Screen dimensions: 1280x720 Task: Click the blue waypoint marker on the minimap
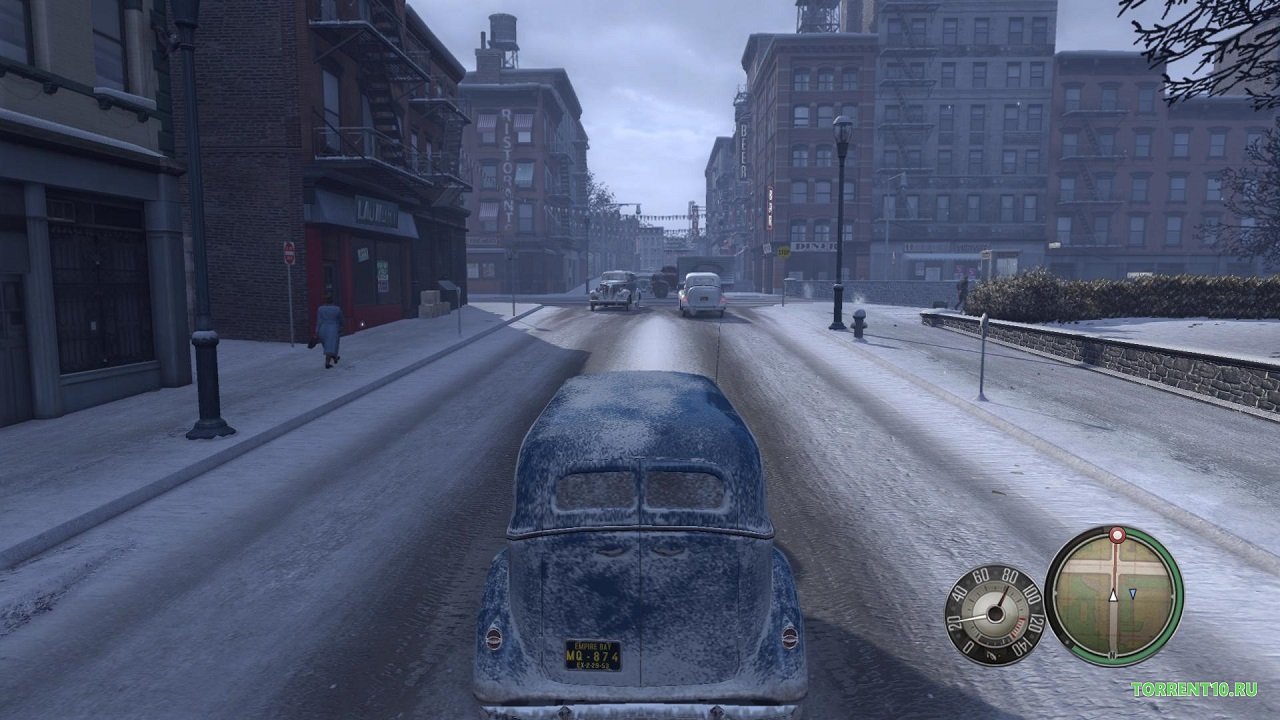click(x=1133, y=592)
